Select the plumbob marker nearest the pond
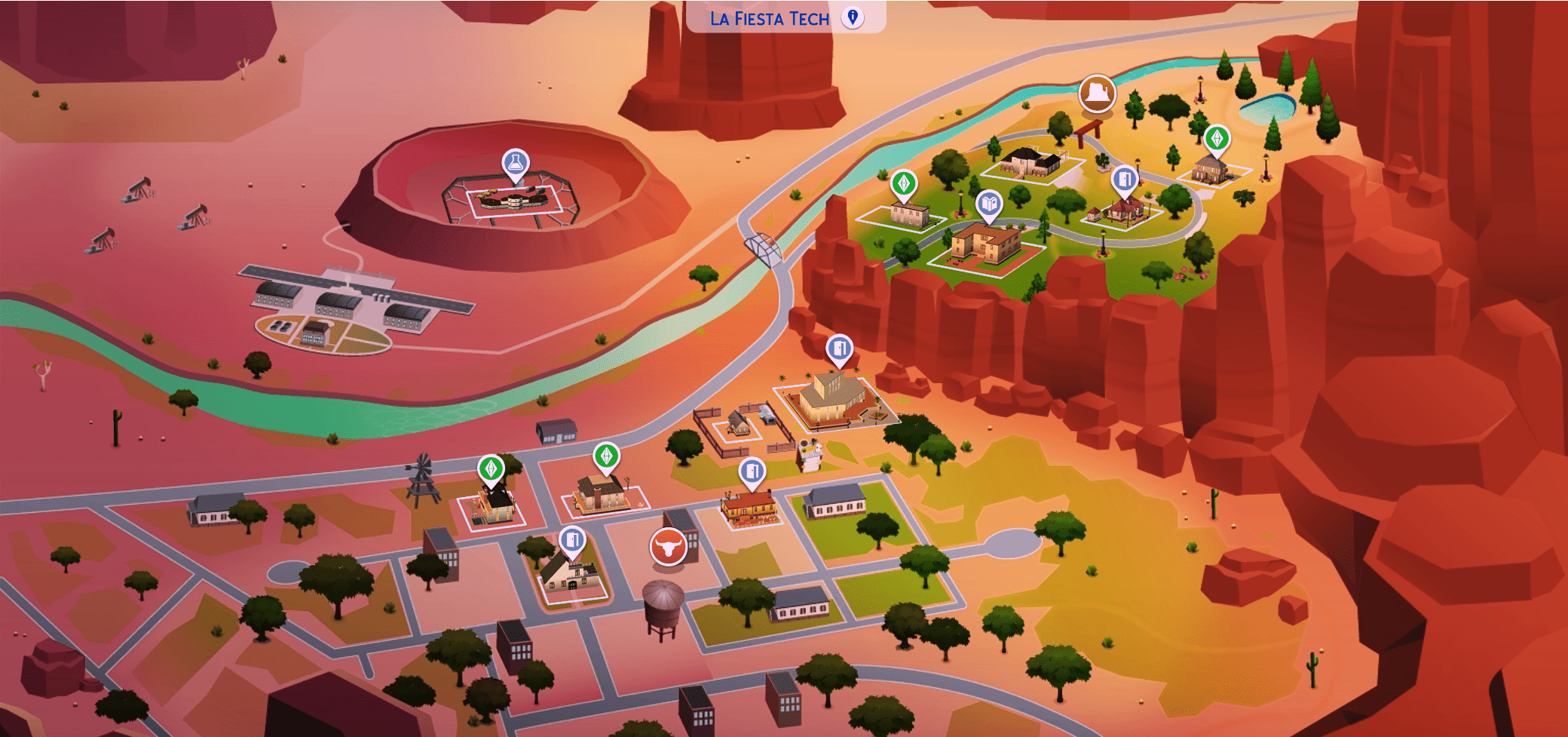Screen dimensions: 1568x737 1217,139
